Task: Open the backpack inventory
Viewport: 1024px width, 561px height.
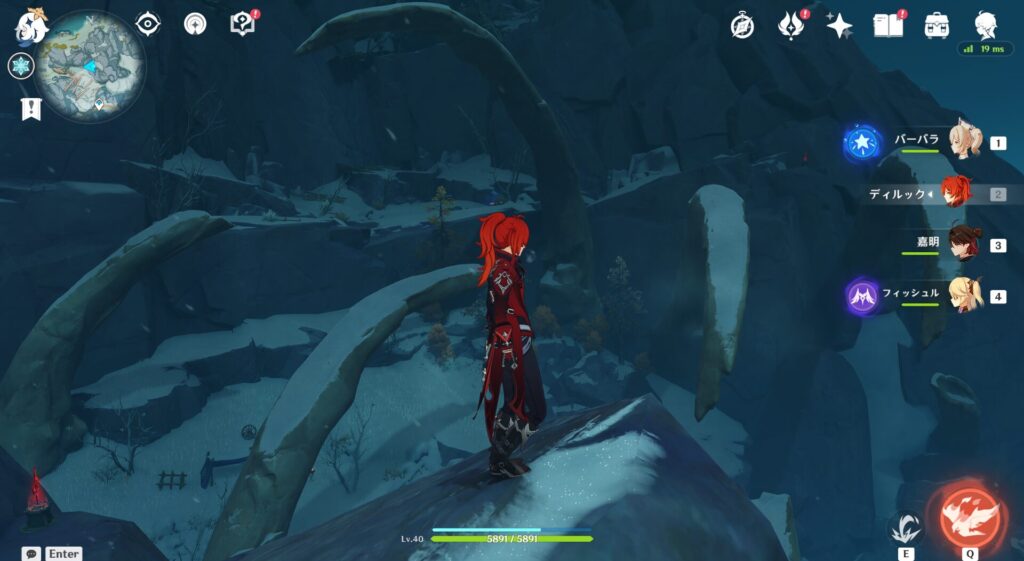Action: [937, 26]
